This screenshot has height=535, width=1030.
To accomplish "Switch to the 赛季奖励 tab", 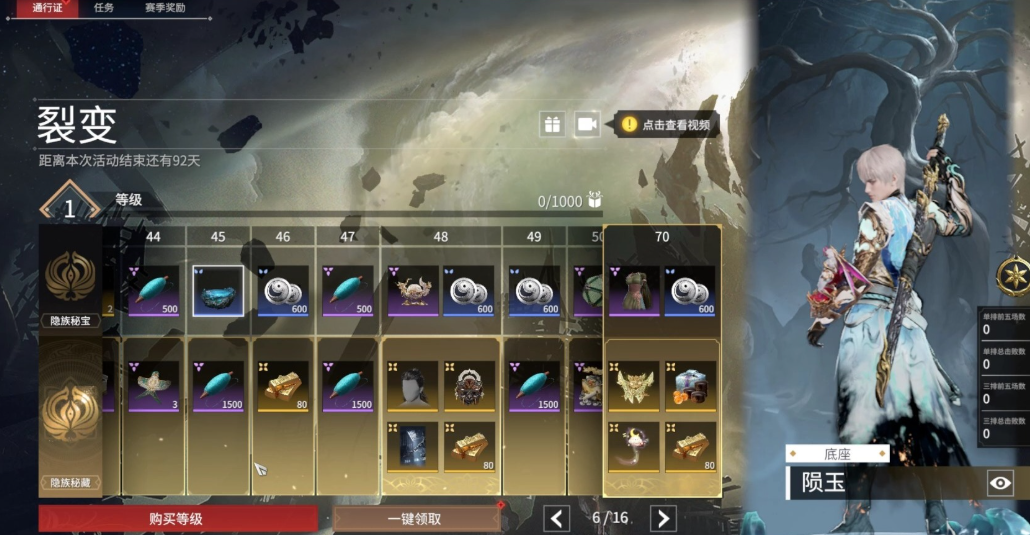I will click(x=164, y=8).
